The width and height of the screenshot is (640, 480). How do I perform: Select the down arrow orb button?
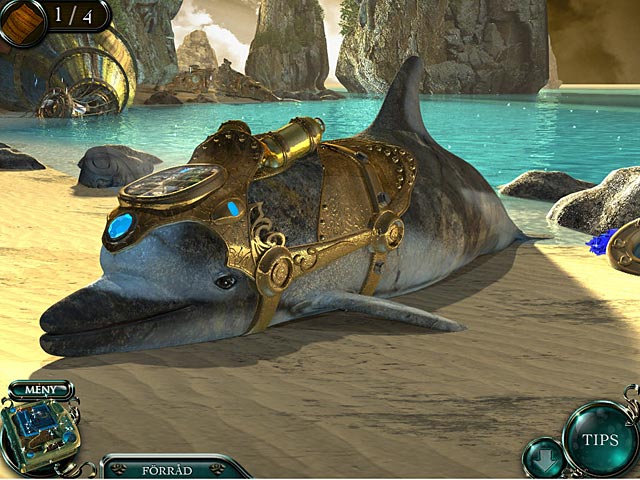pos(543,457)
